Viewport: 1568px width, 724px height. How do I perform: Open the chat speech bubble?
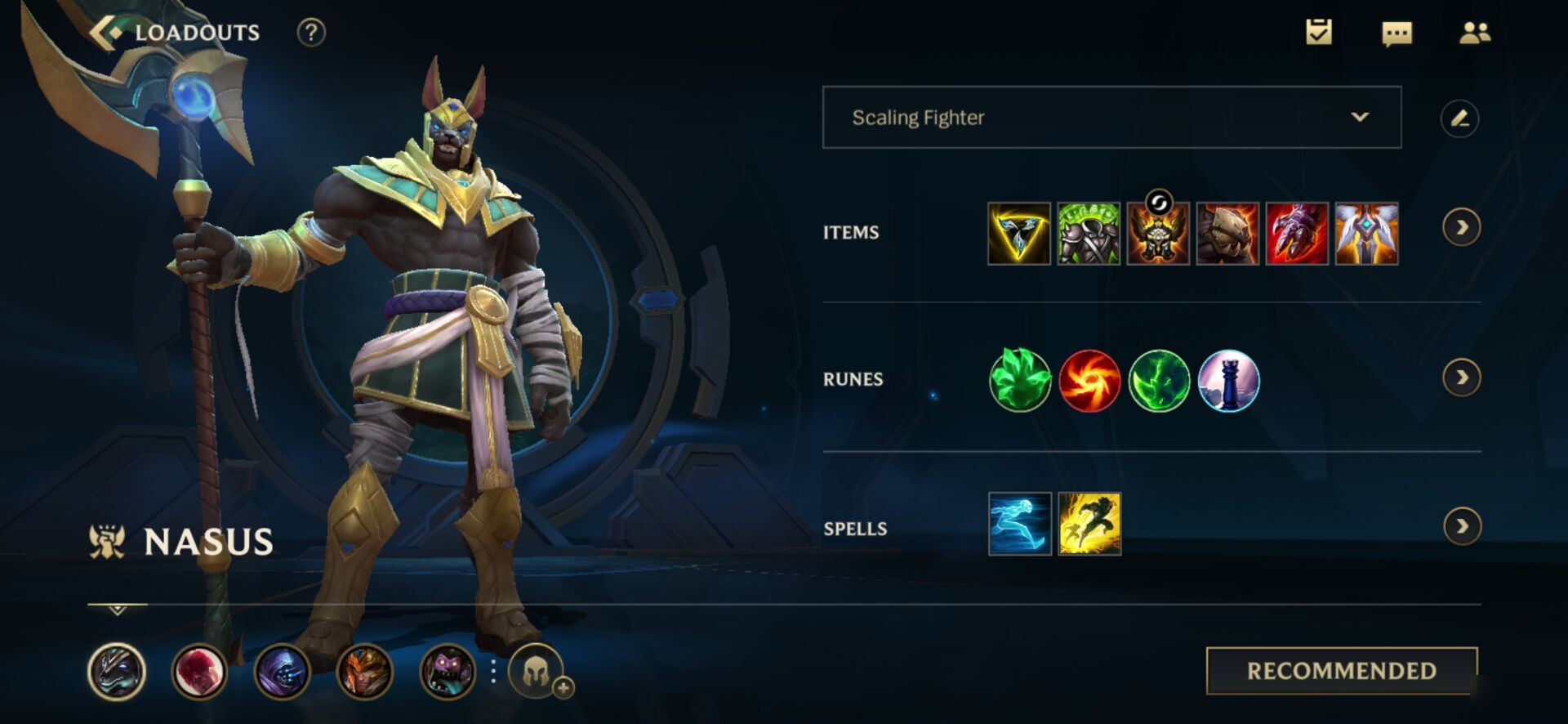pyautogui.click(x=1396, y=34)
